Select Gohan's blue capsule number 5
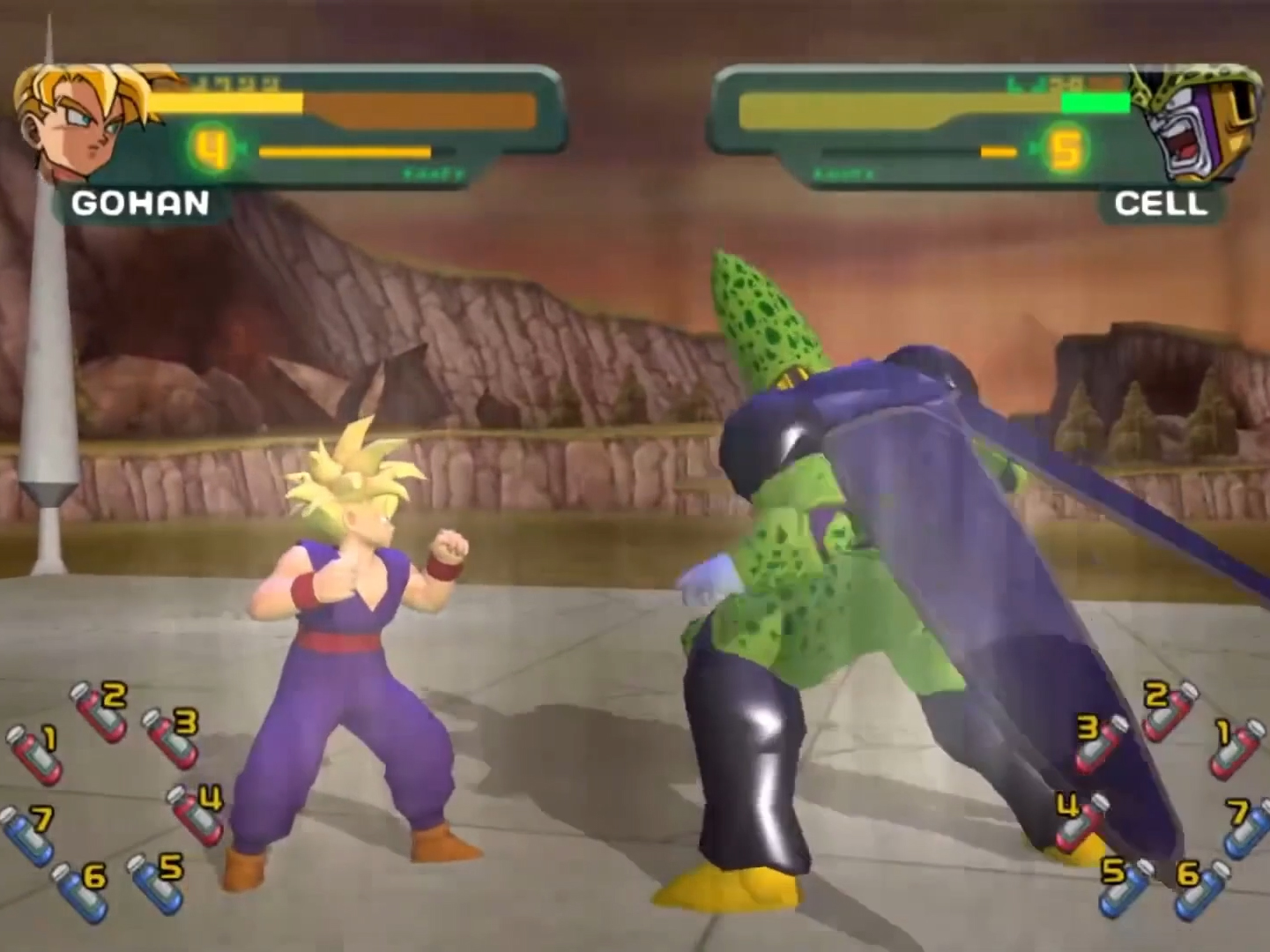1270x952 pixels. pos(156,882)
